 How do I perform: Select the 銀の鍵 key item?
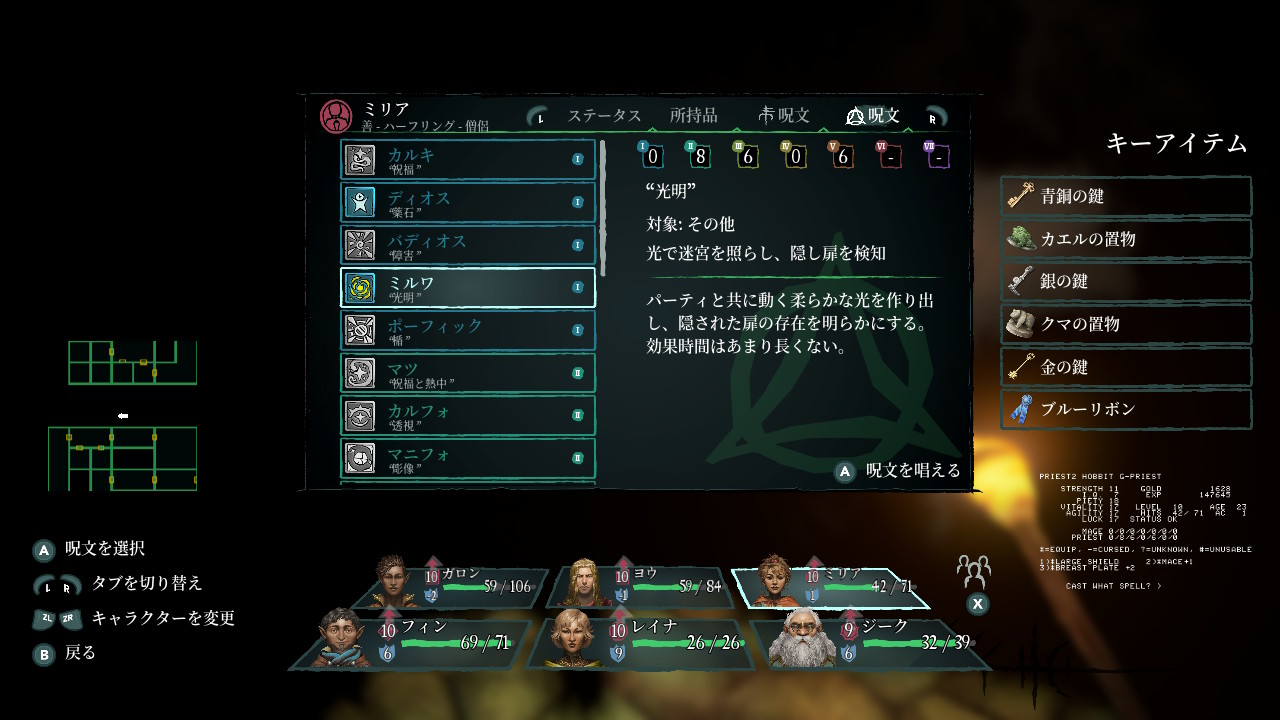coord(1126,282)
